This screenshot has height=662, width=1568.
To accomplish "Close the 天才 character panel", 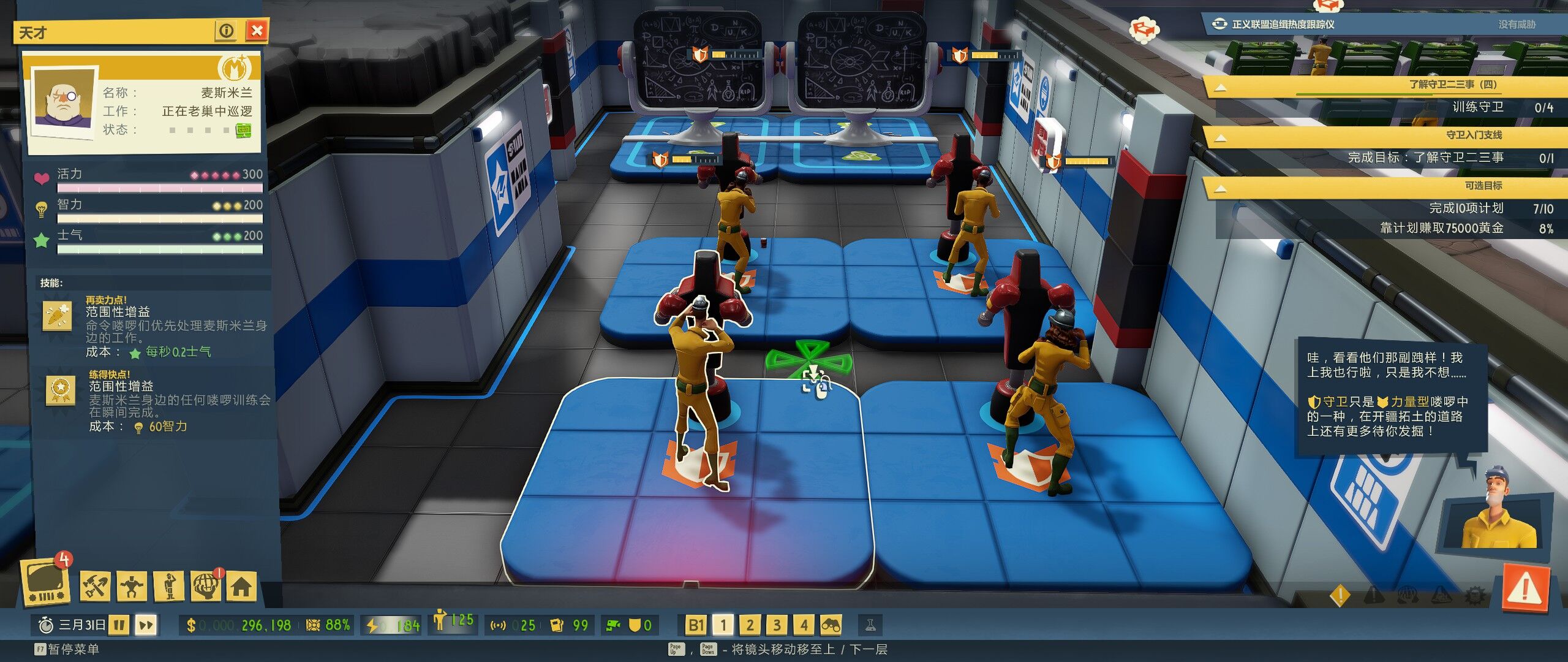I will point(257,31).
